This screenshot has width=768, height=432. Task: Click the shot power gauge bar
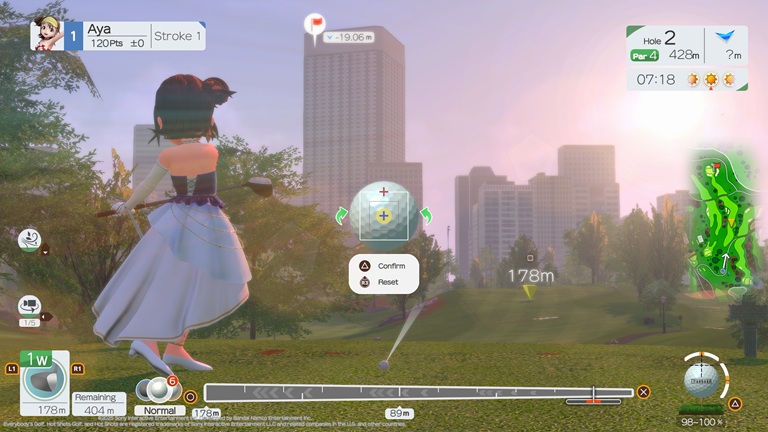(x=418, y=393)
